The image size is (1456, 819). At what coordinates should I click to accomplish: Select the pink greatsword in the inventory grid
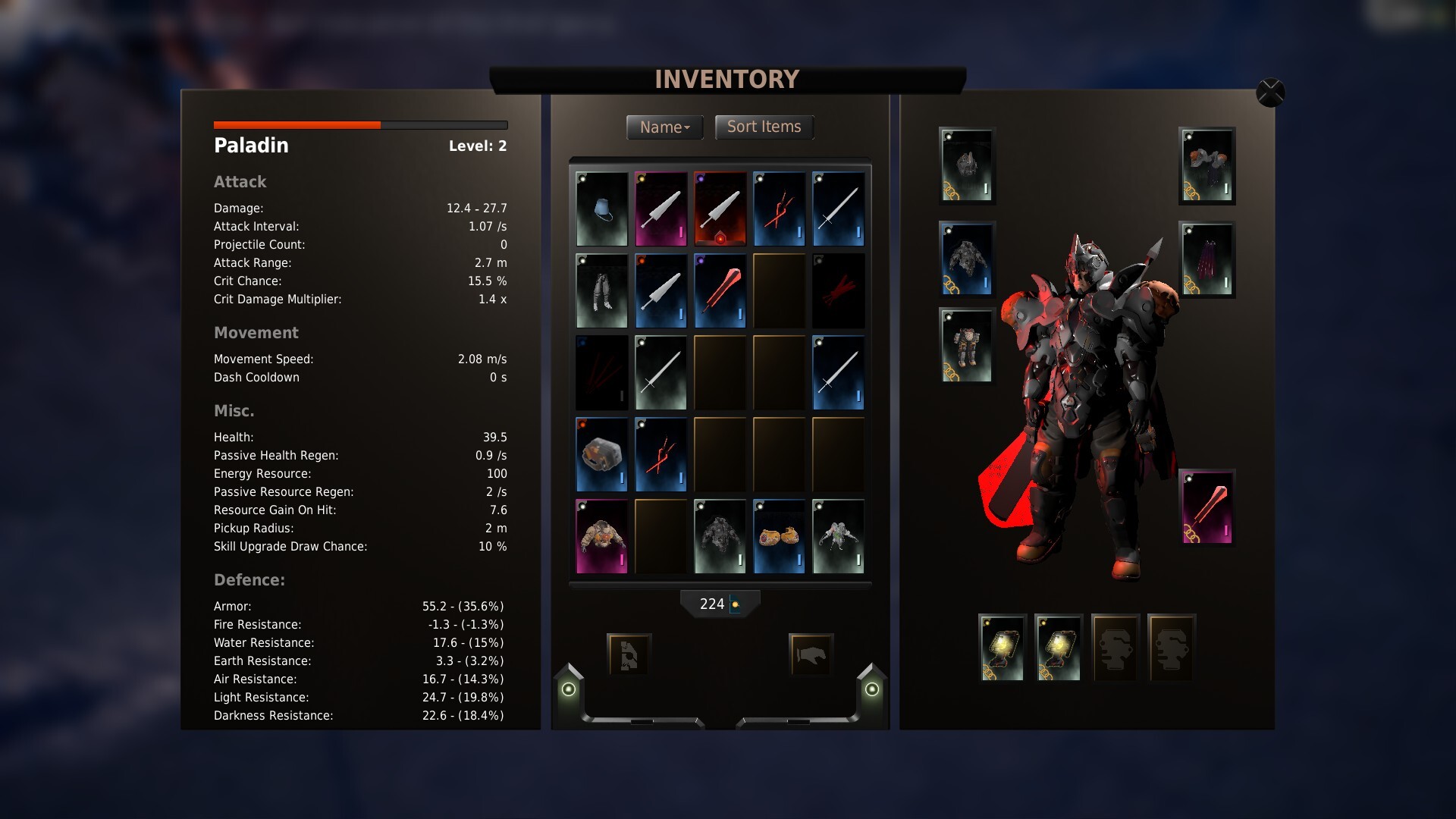pyautogui.click(x=661, y=209)
